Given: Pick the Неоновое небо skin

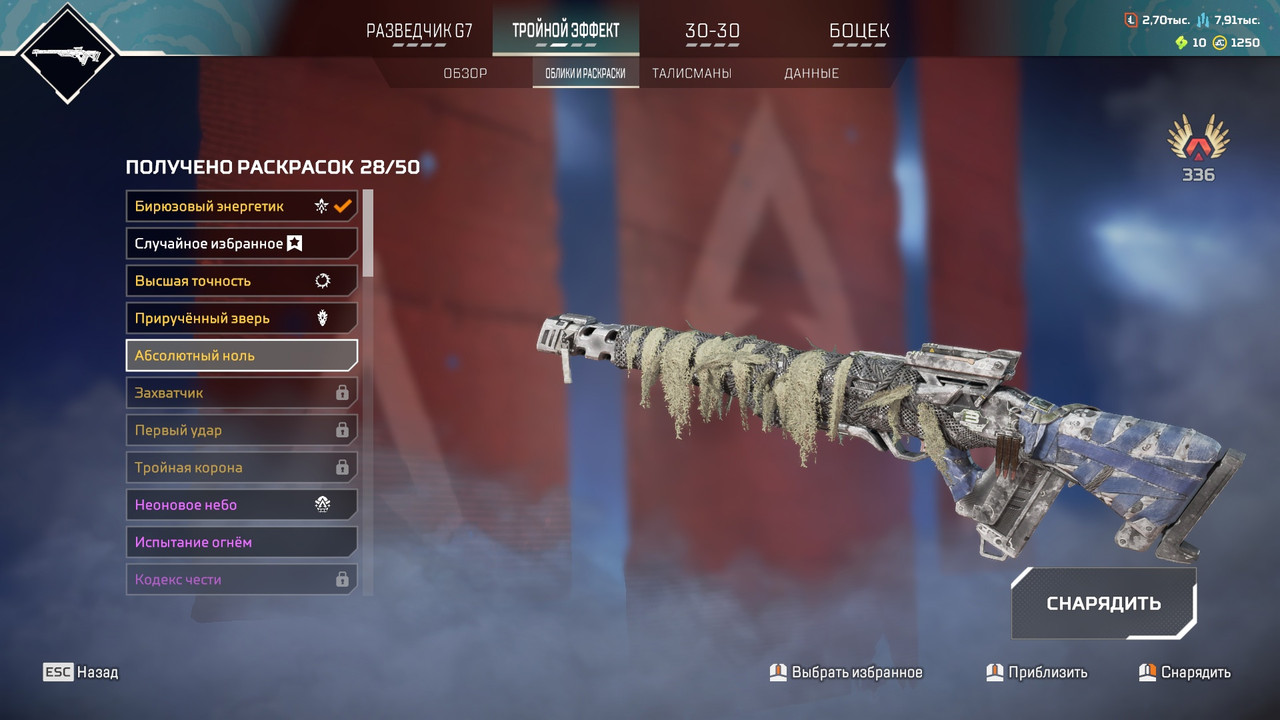Looking at the screenshot, I should [x=241, y=505].
